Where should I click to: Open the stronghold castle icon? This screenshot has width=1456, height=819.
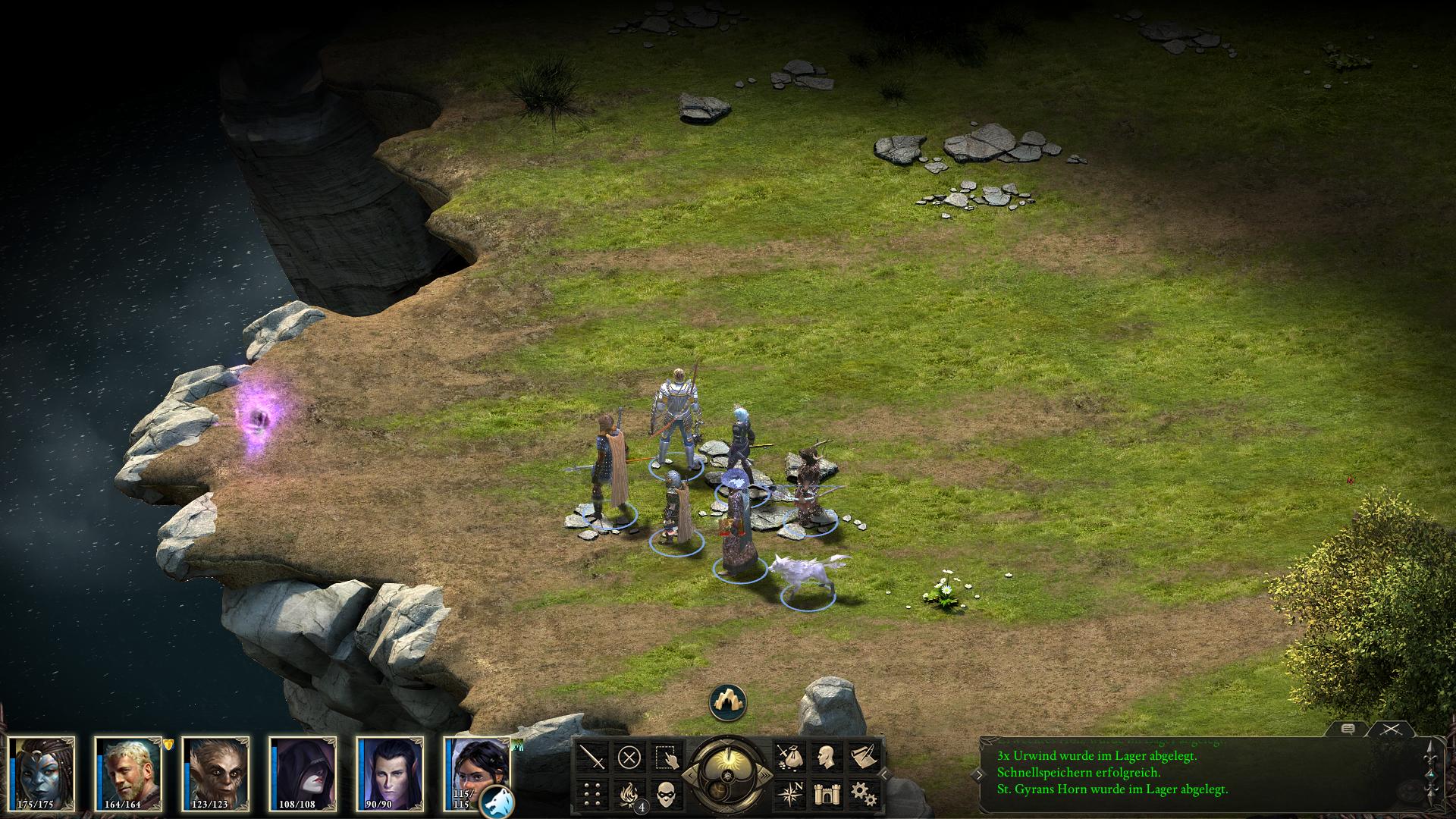[825, 794]
